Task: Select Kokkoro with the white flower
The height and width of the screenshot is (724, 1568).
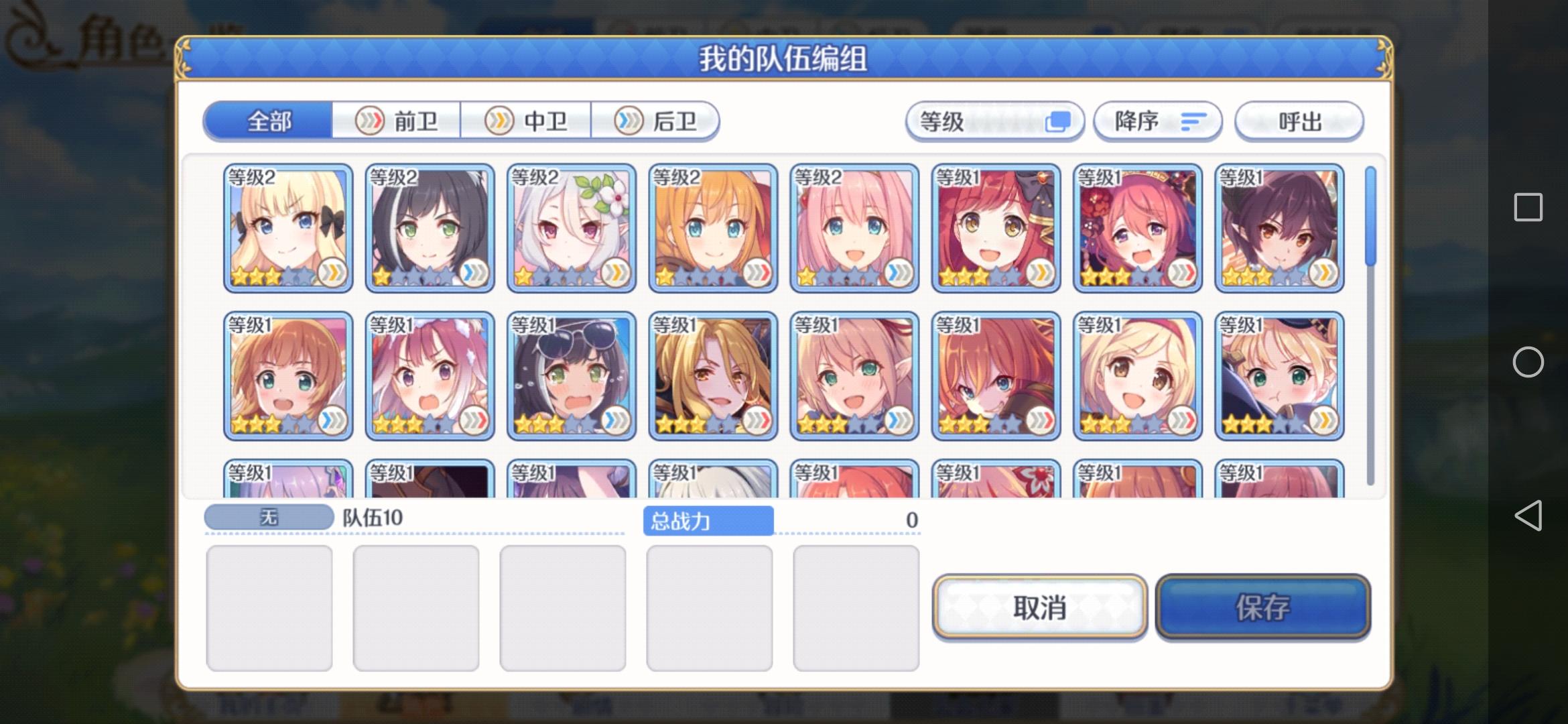Action: pos(571,228)
